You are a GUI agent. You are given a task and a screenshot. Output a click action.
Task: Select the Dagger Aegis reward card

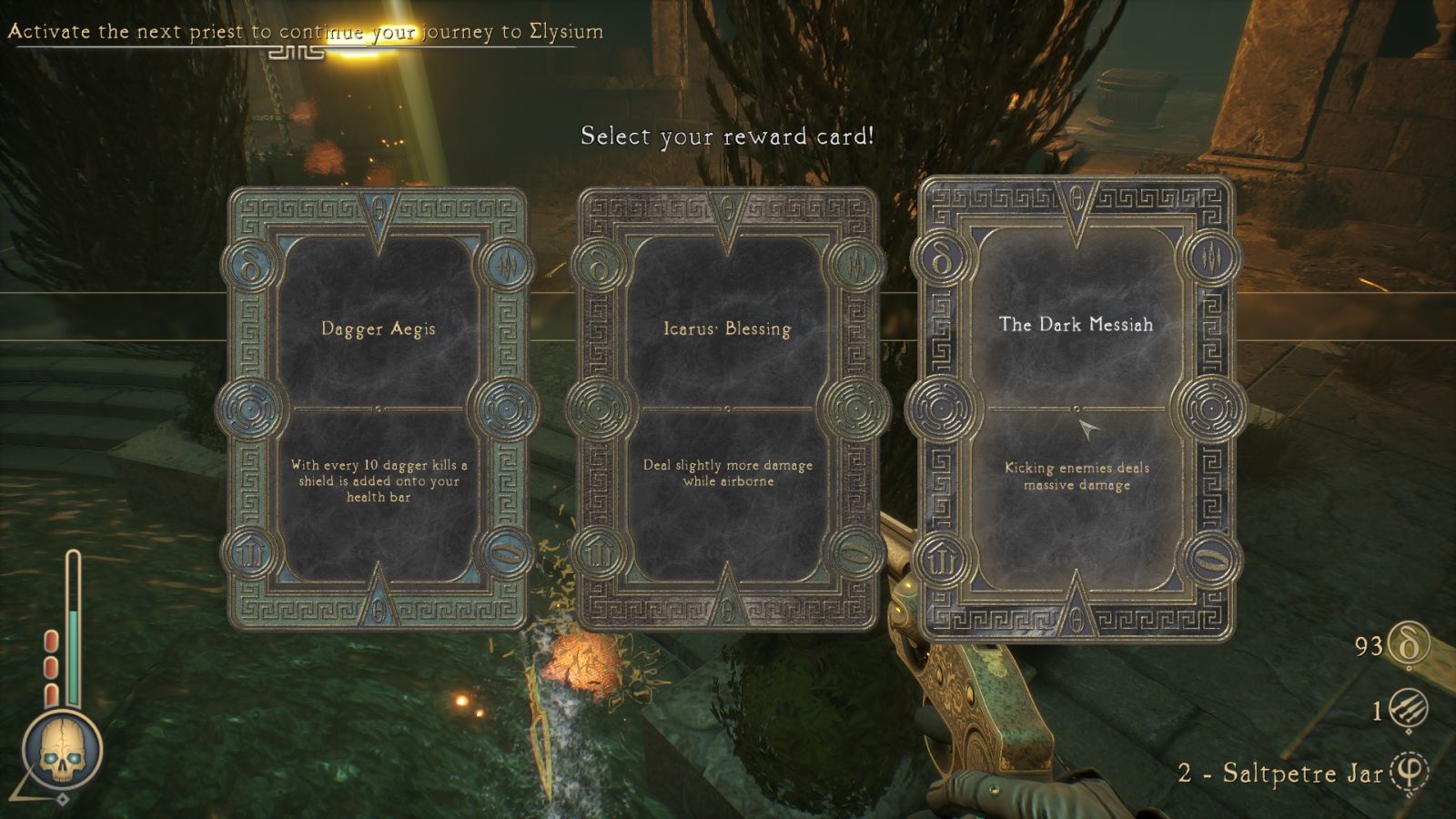point(378,409)
